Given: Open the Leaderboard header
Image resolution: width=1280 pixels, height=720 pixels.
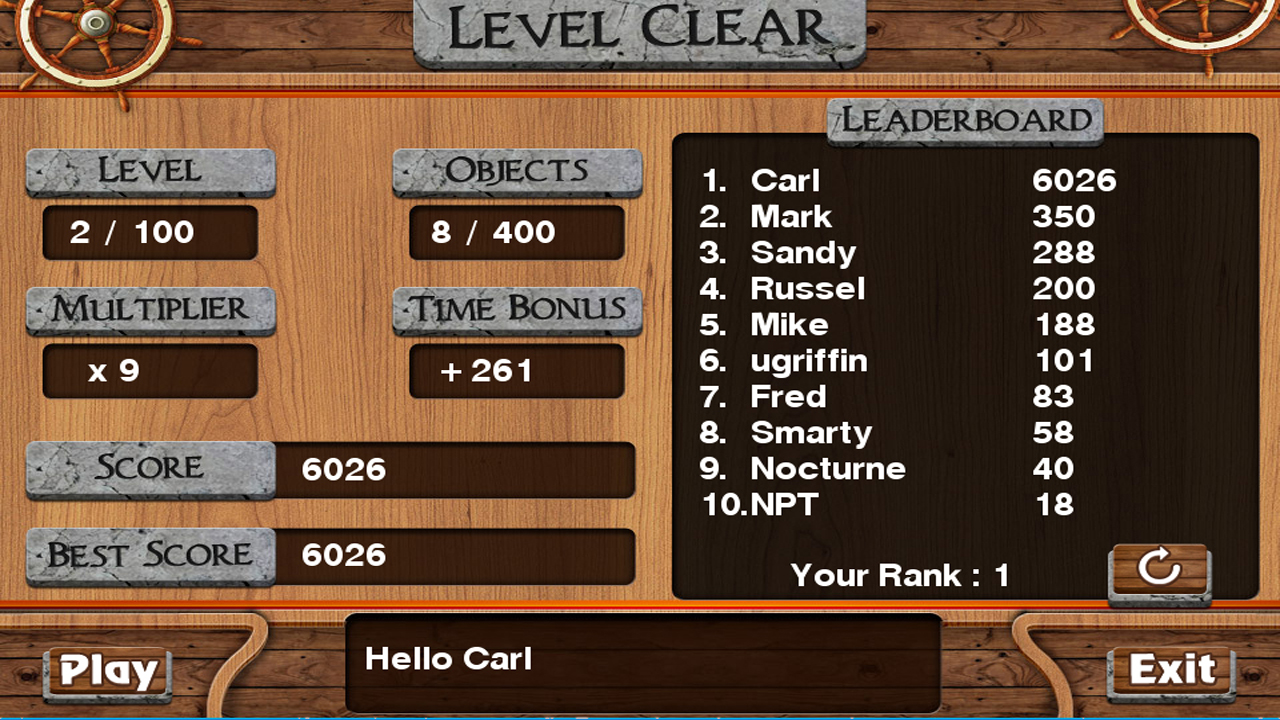Looking at the screenshot, I should (x=963, y=121).
